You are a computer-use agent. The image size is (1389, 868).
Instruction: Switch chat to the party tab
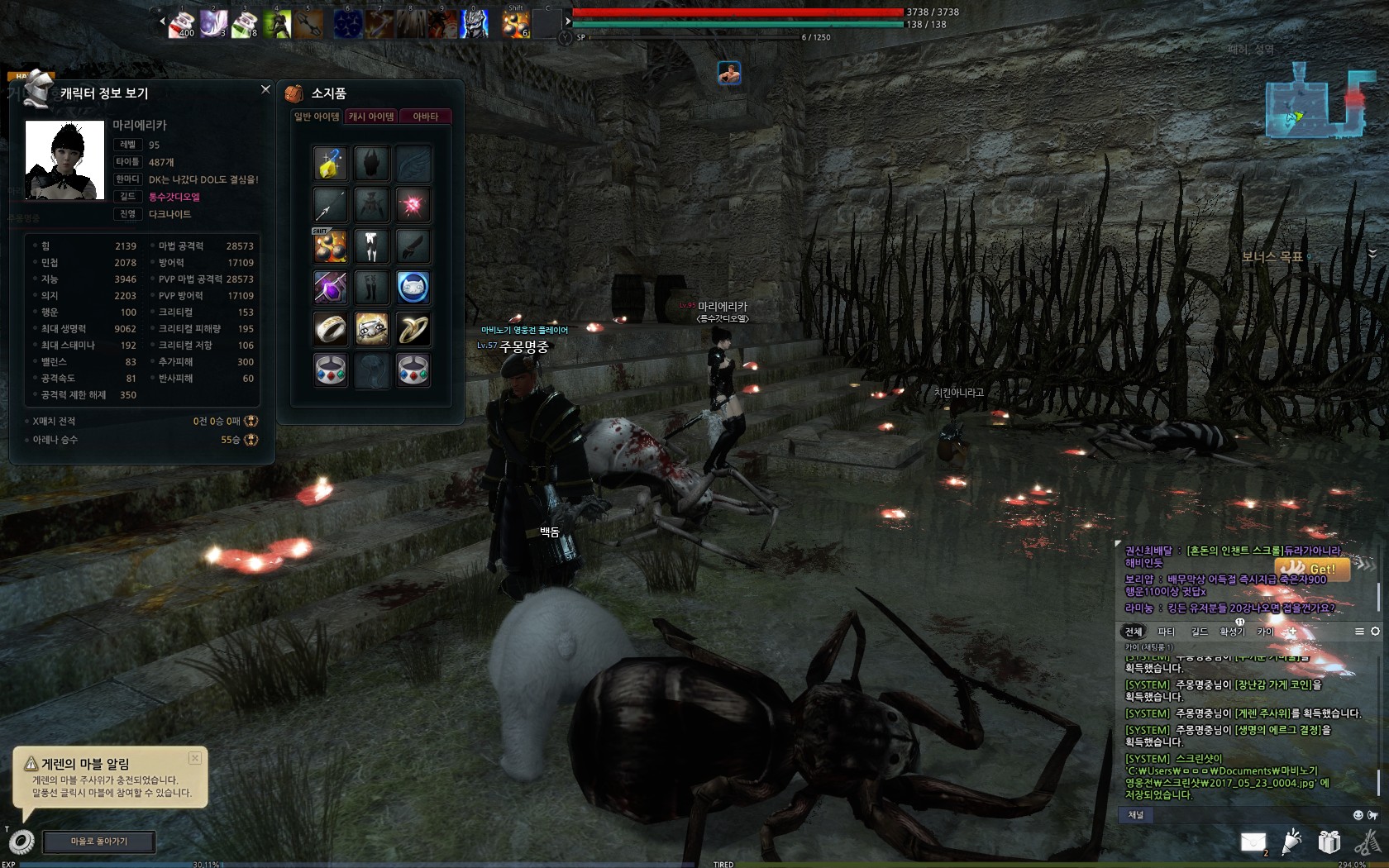(x=1166, y=632)
